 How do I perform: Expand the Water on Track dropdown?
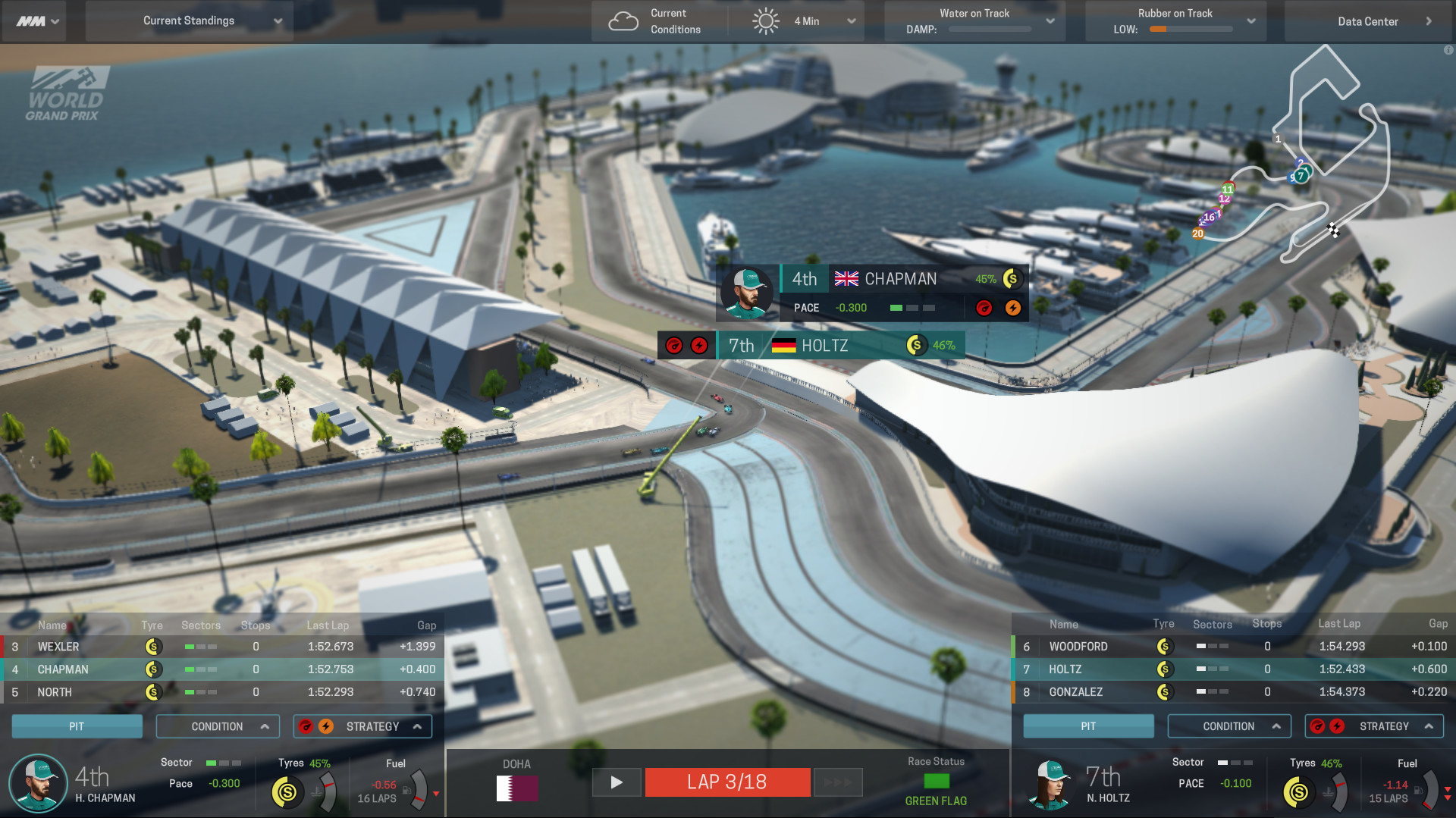(1051, 20)
